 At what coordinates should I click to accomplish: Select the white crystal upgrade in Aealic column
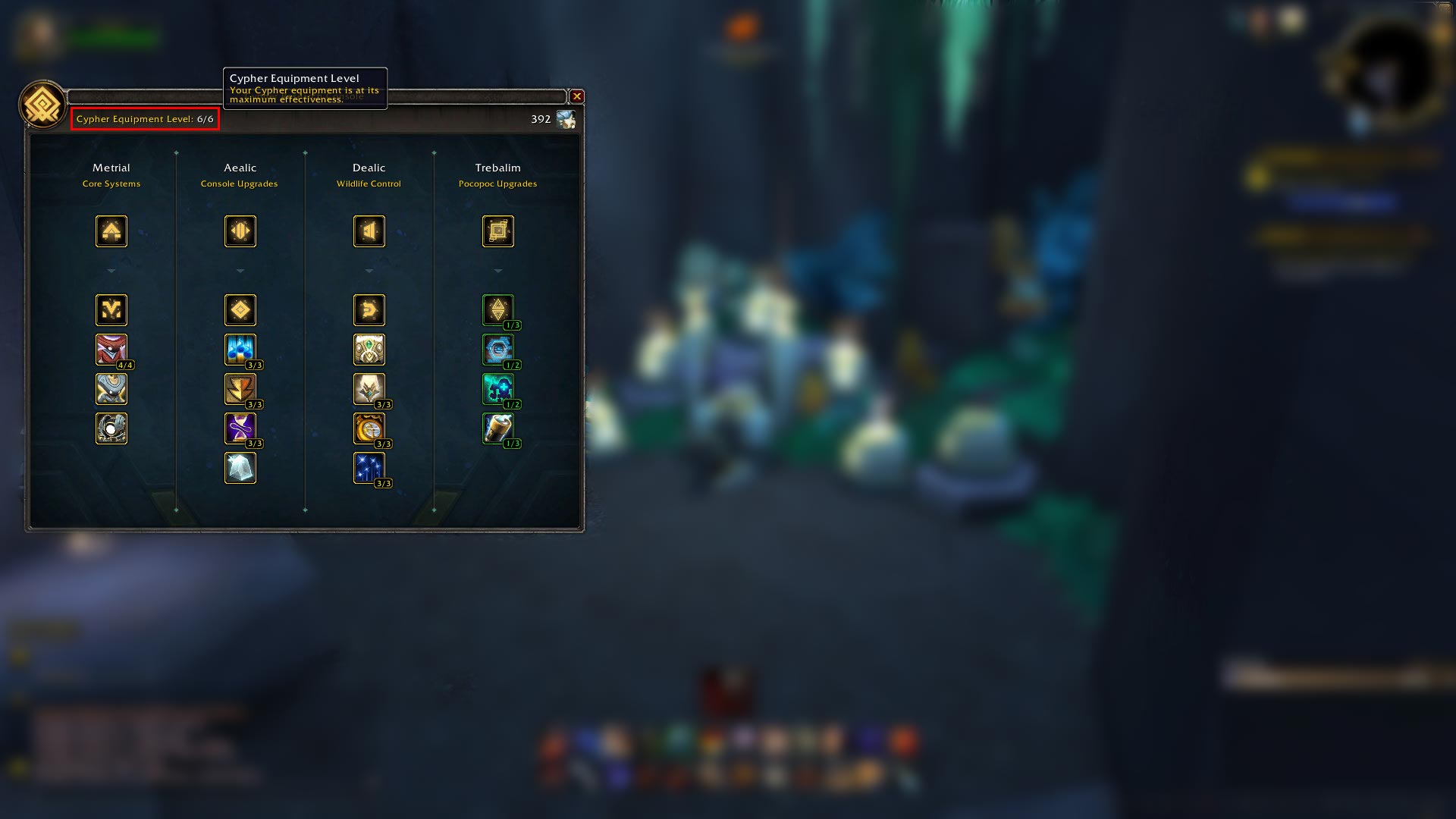point(240,468)
